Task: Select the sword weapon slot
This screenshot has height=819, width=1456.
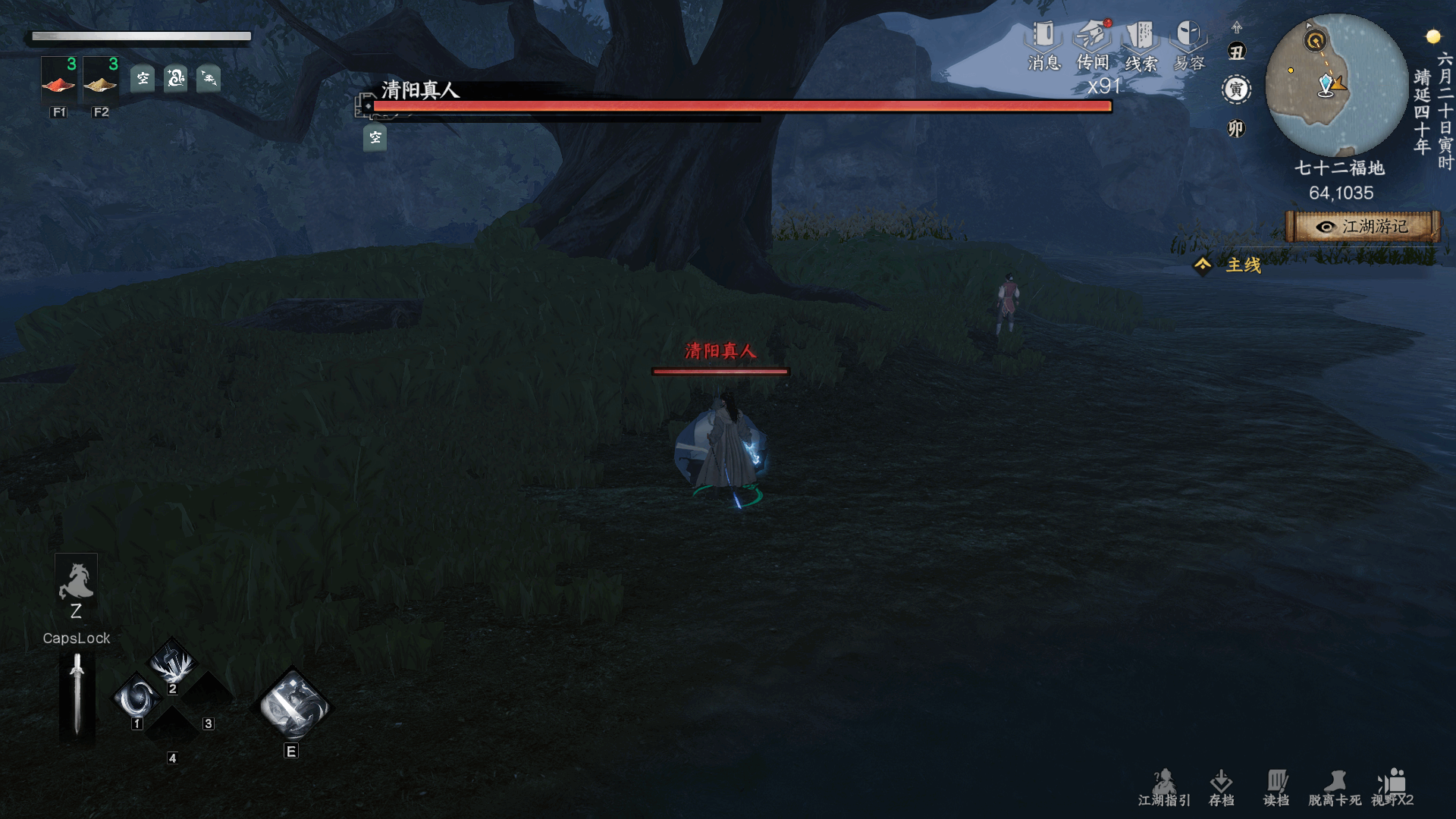Action: (77, 695)
